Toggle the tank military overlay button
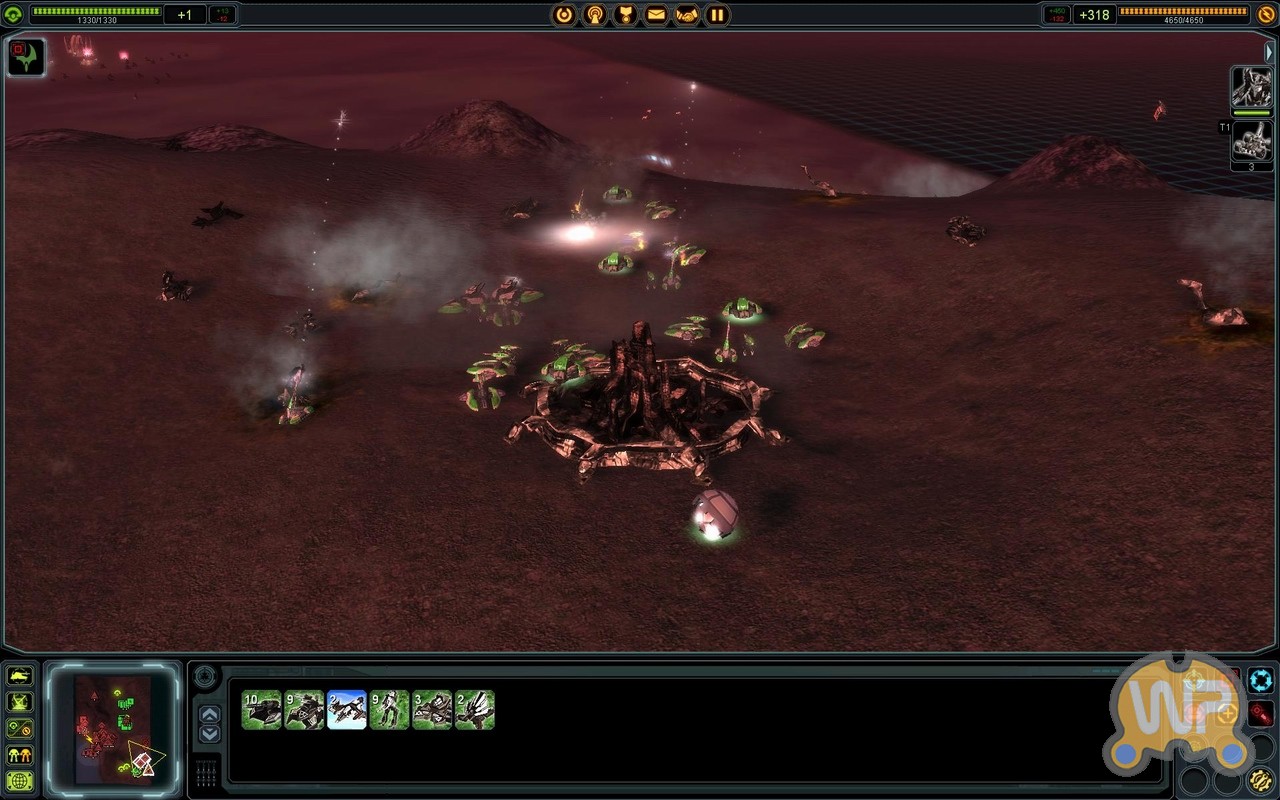Image resolution: width=1280 pixels, height=800 pixels. tap(20, 676)
